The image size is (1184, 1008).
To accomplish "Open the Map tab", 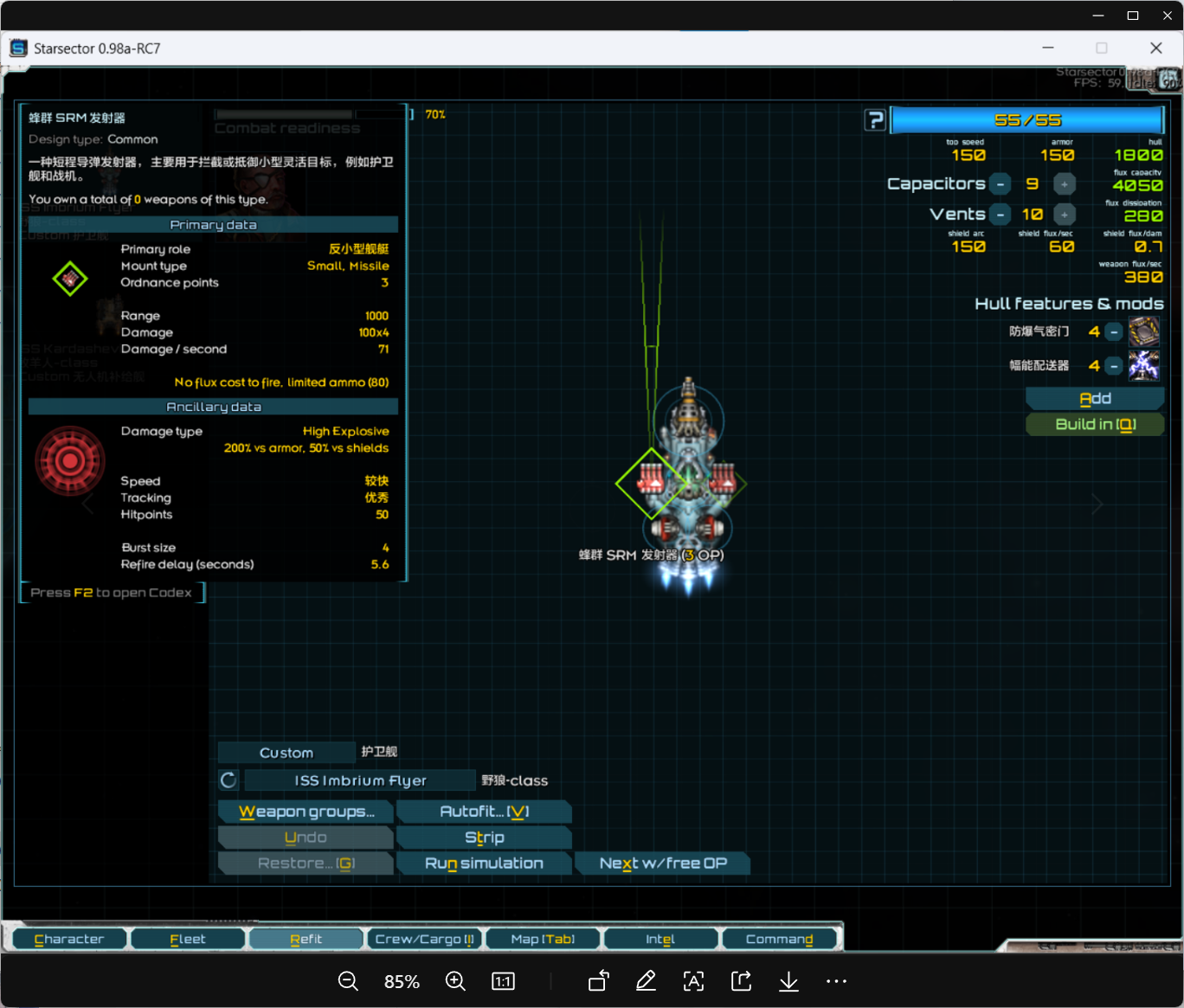I will (x=543, y=940).
